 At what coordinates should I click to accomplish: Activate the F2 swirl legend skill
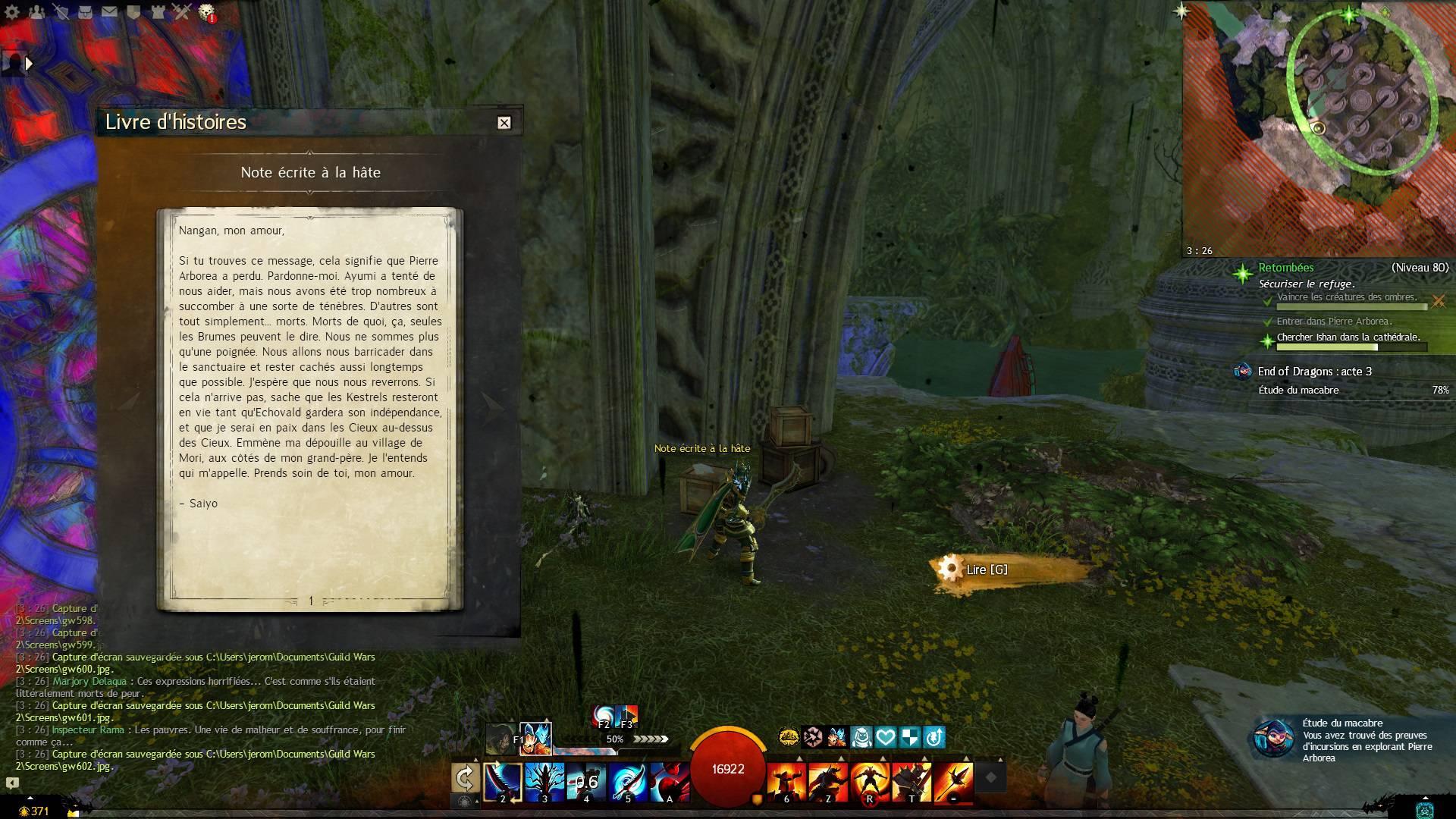pos(604,715)
